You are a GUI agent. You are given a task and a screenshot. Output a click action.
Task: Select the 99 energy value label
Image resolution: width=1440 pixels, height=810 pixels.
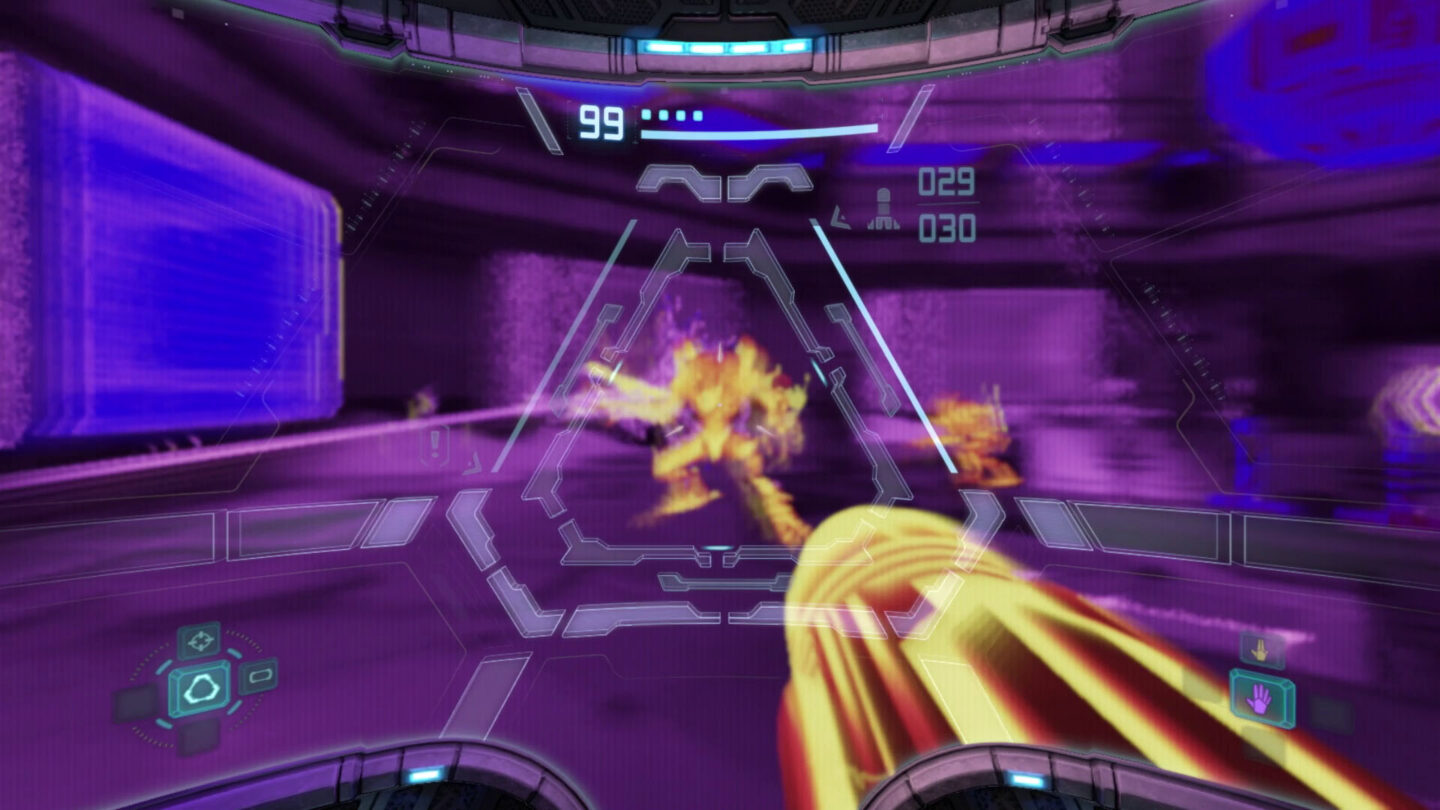pos(602,124)
